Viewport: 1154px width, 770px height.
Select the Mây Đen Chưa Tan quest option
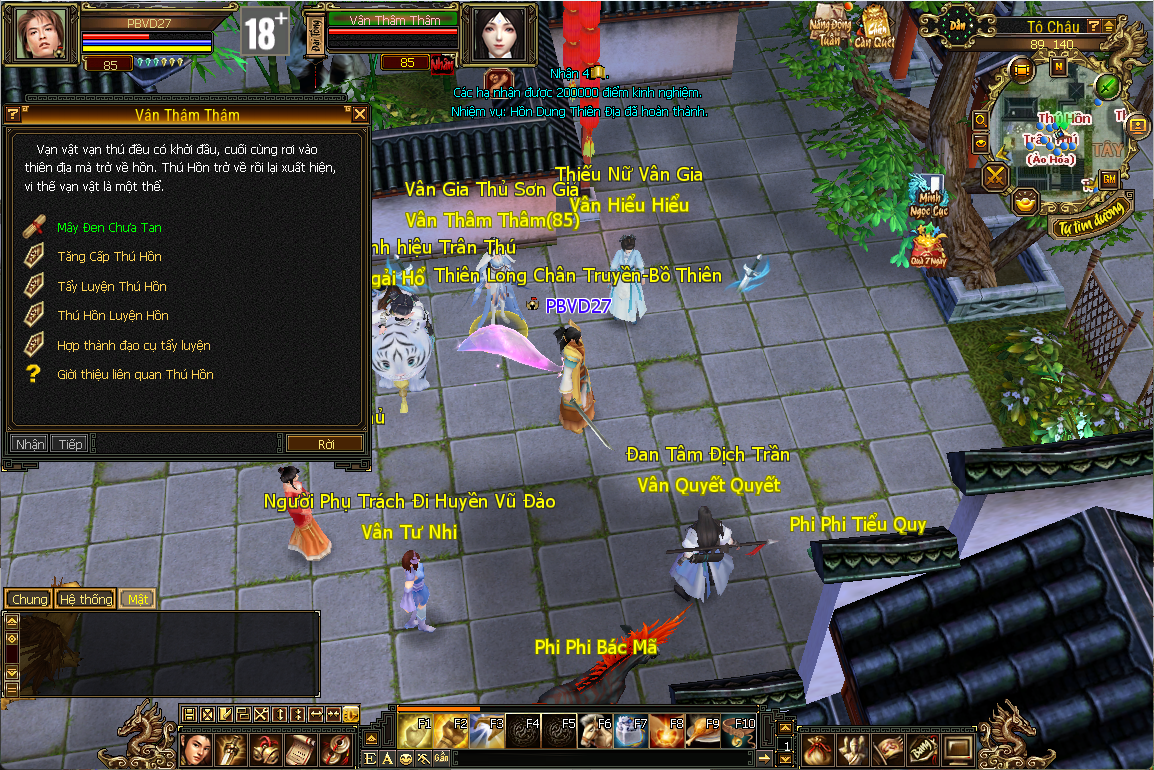click(108, 228)
